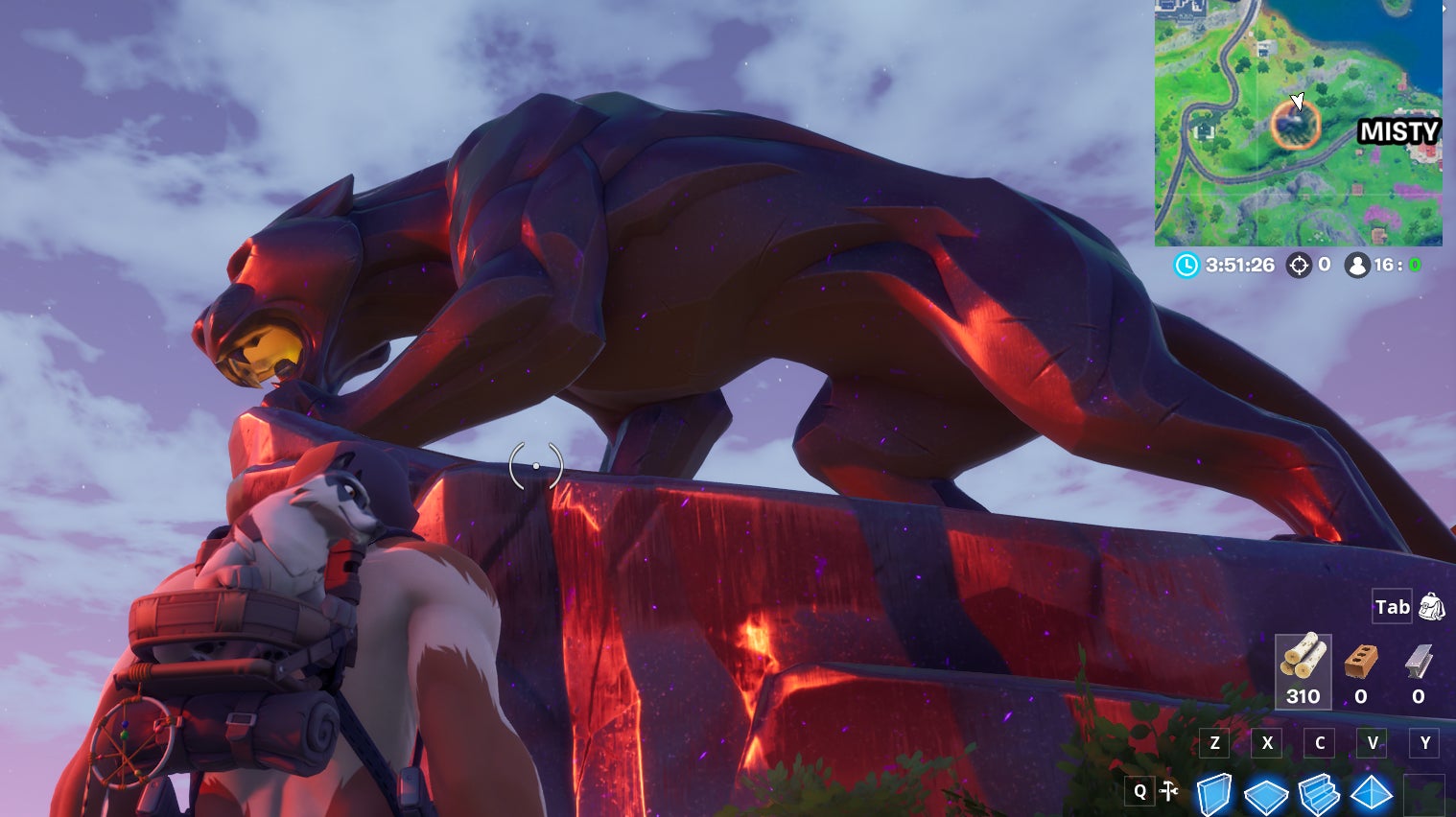1456x817 pixels.
Task: Click the eliminations crosshair icon
Action: click(1300, 266)
